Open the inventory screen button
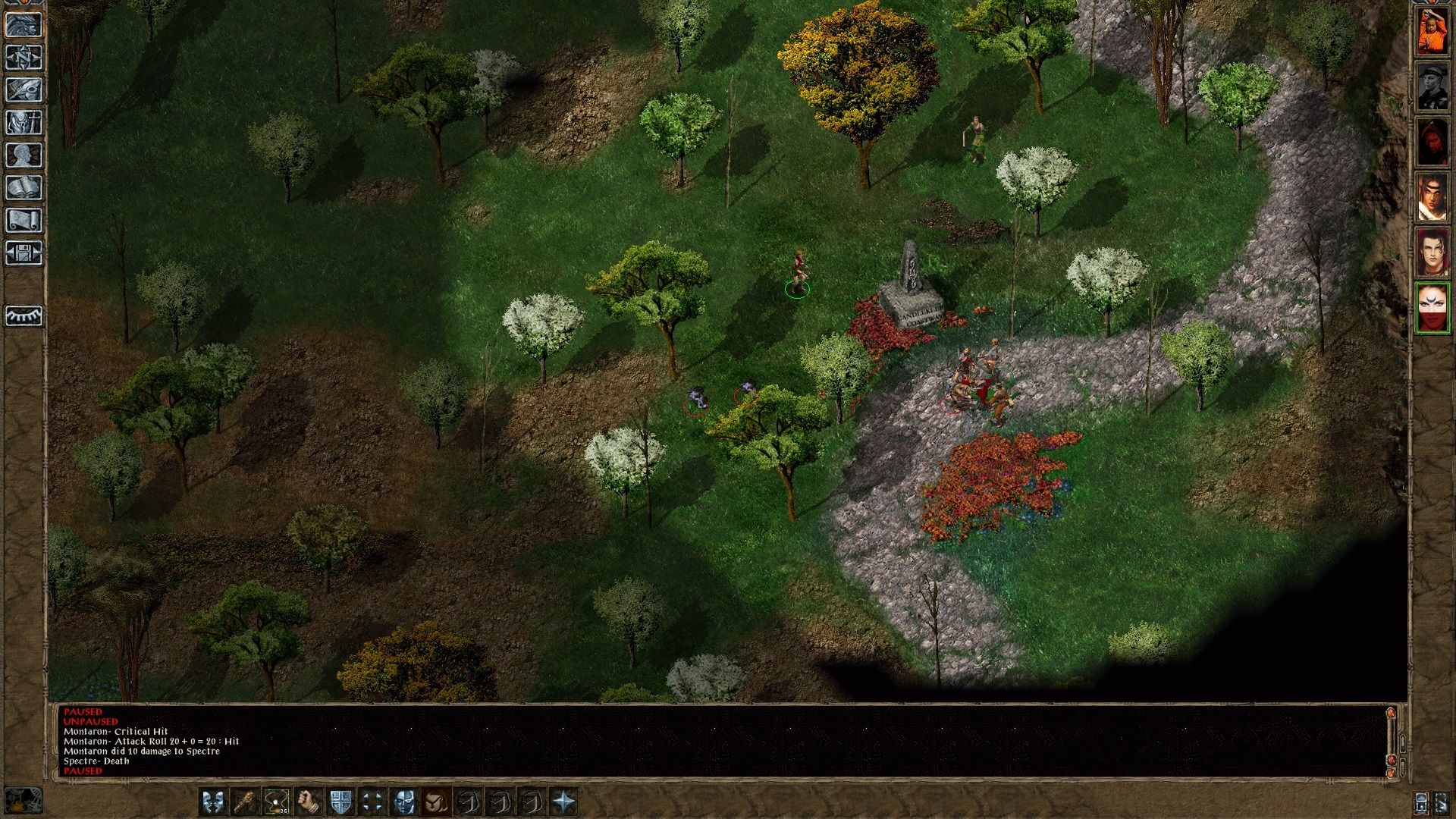The image size is (1456, 819). [24, 122]
